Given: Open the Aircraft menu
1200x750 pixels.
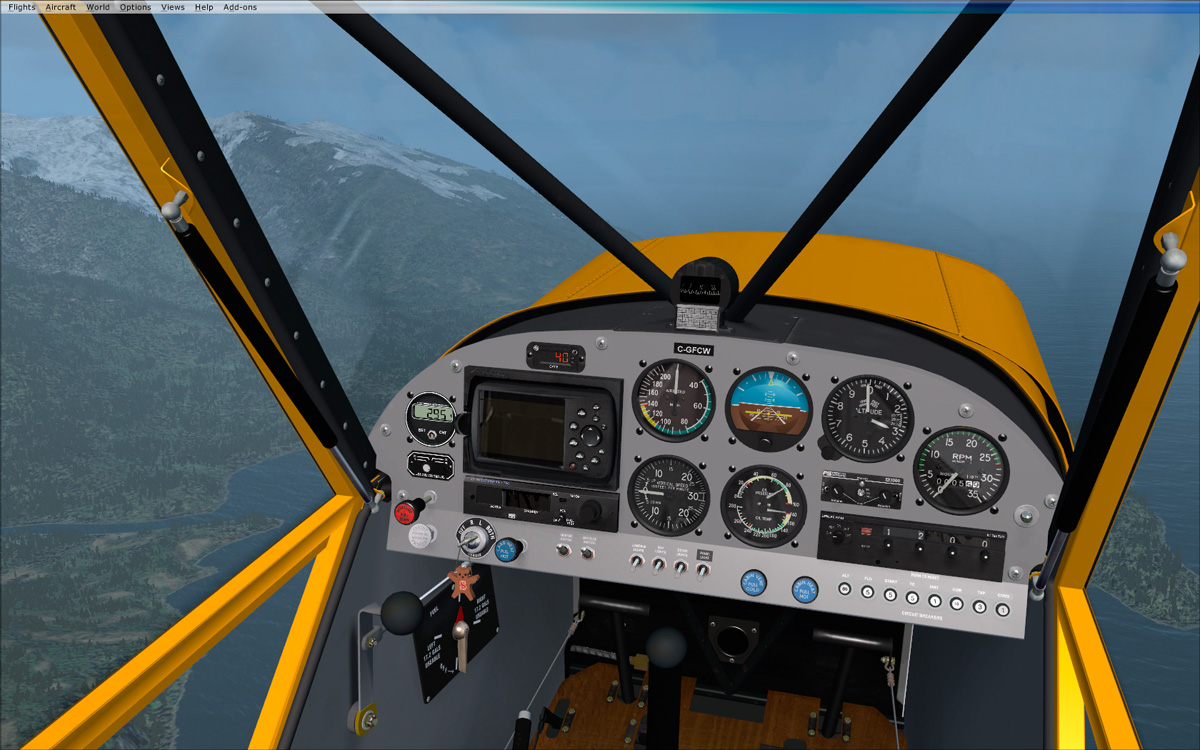Looking at the screenshot, I should (60, 7).
